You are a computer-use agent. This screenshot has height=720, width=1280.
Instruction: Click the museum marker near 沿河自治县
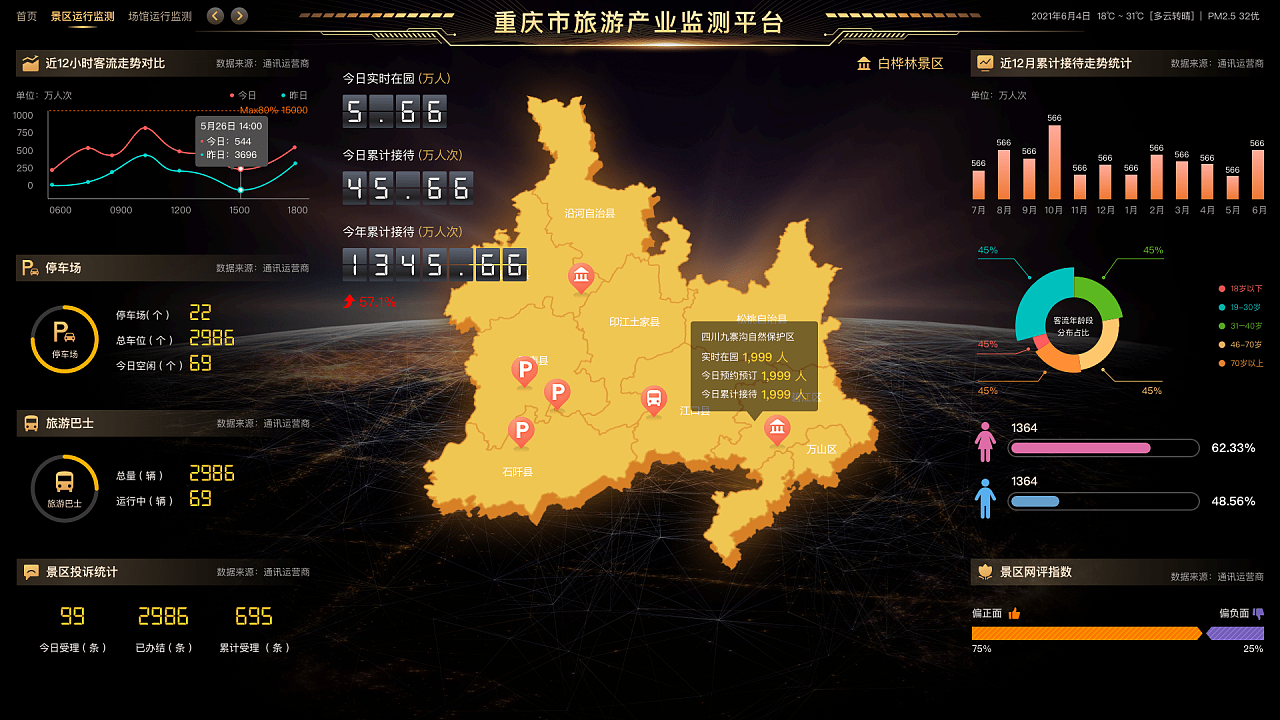tap(581, 277)
